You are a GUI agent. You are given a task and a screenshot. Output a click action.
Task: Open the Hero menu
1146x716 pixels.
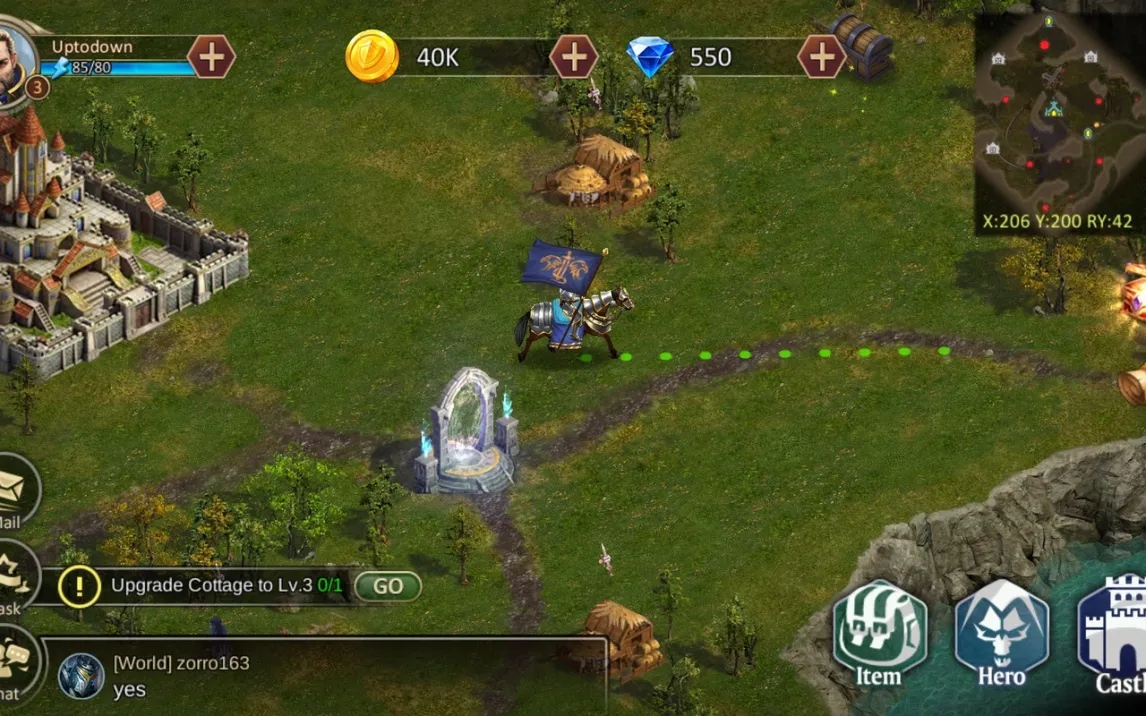point(1001,635)
